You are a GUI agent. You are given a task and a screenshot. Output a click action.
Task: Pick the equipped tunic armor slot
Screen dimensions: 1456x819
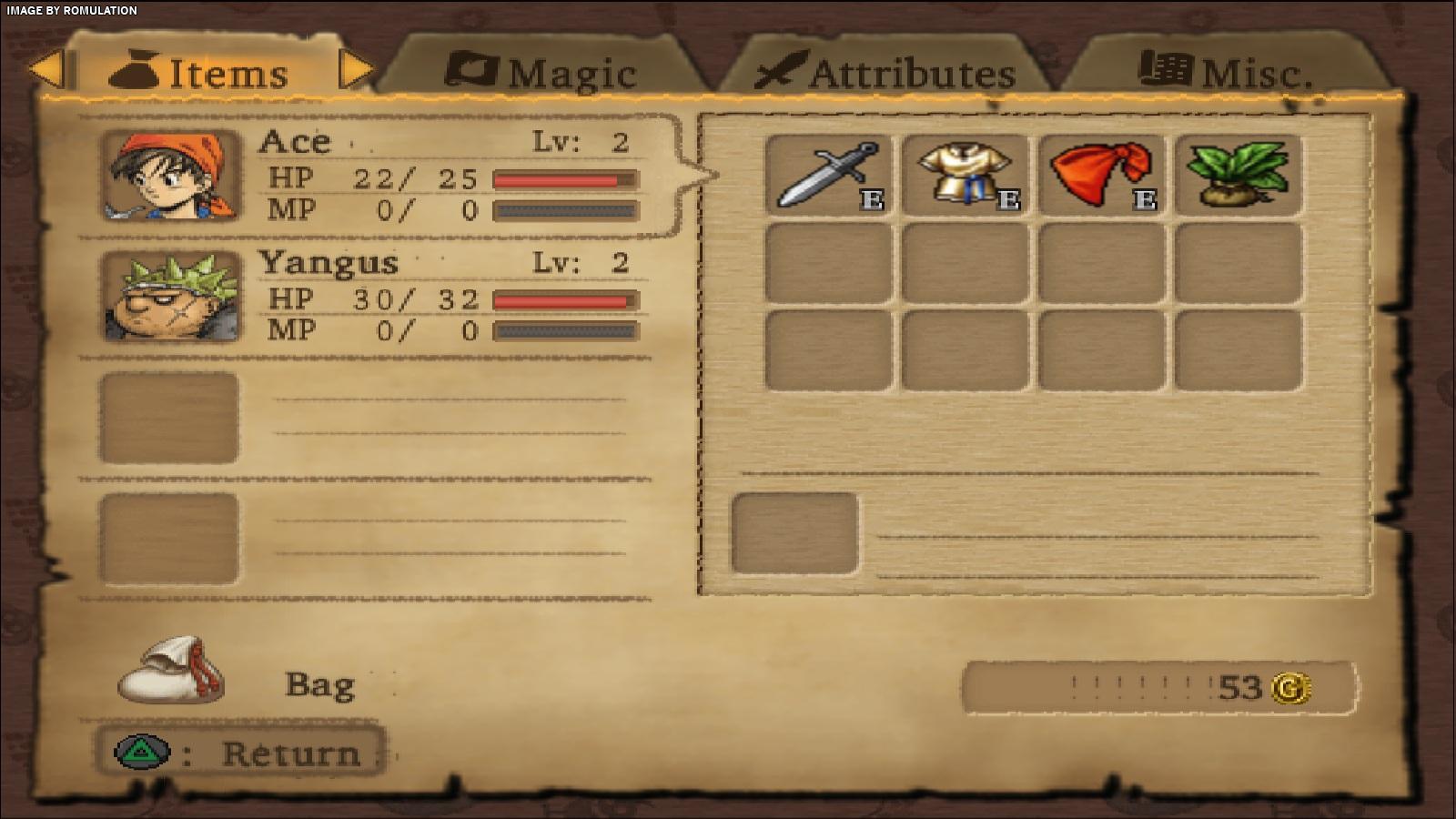pyautogui.click(x=965, y=175)
